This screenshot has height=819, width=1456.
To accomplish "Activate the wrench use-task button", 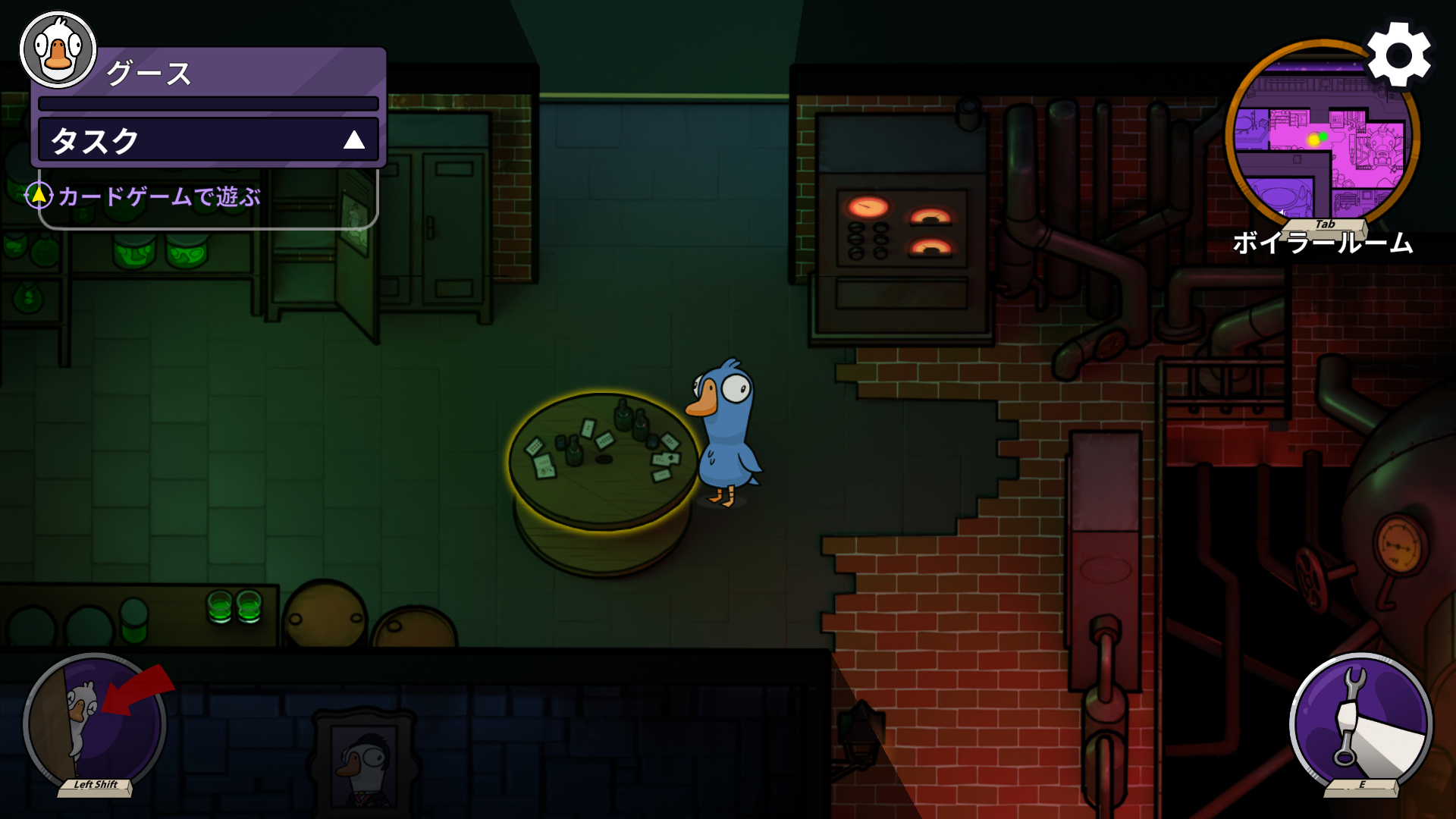I will [1361, 723].
